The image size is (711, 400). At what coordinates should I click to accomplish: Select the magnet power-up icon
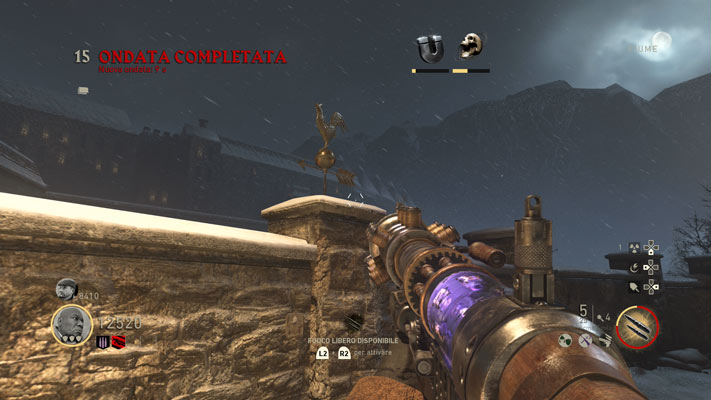[x=430, y=47]
